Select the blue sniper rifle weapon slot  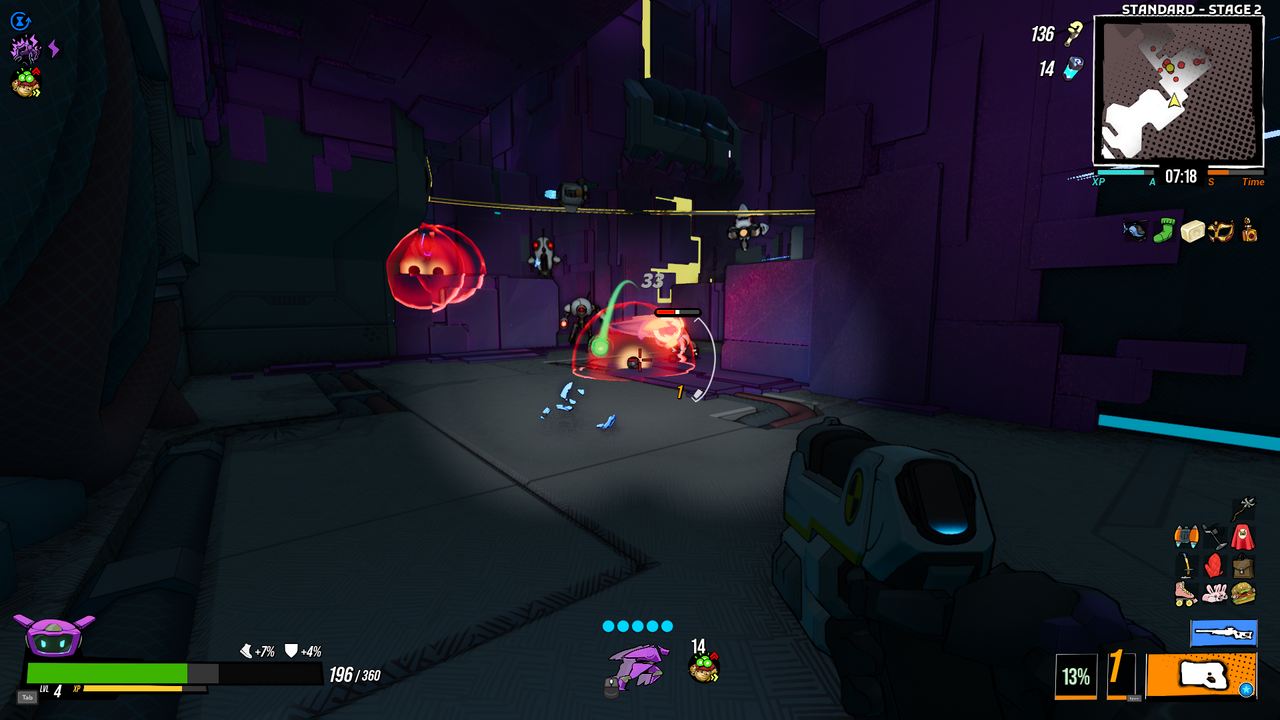(x=1223, y=633)
